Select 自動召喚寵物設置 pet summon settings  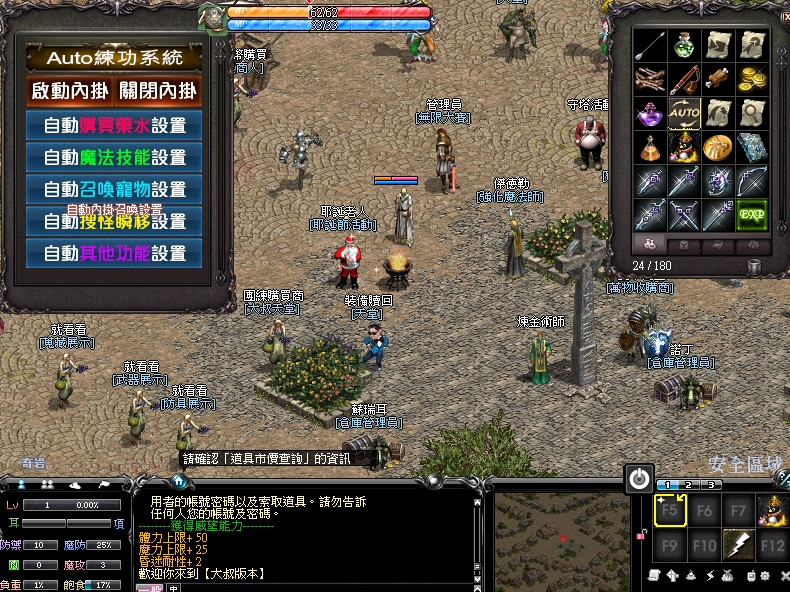(114, 189)
